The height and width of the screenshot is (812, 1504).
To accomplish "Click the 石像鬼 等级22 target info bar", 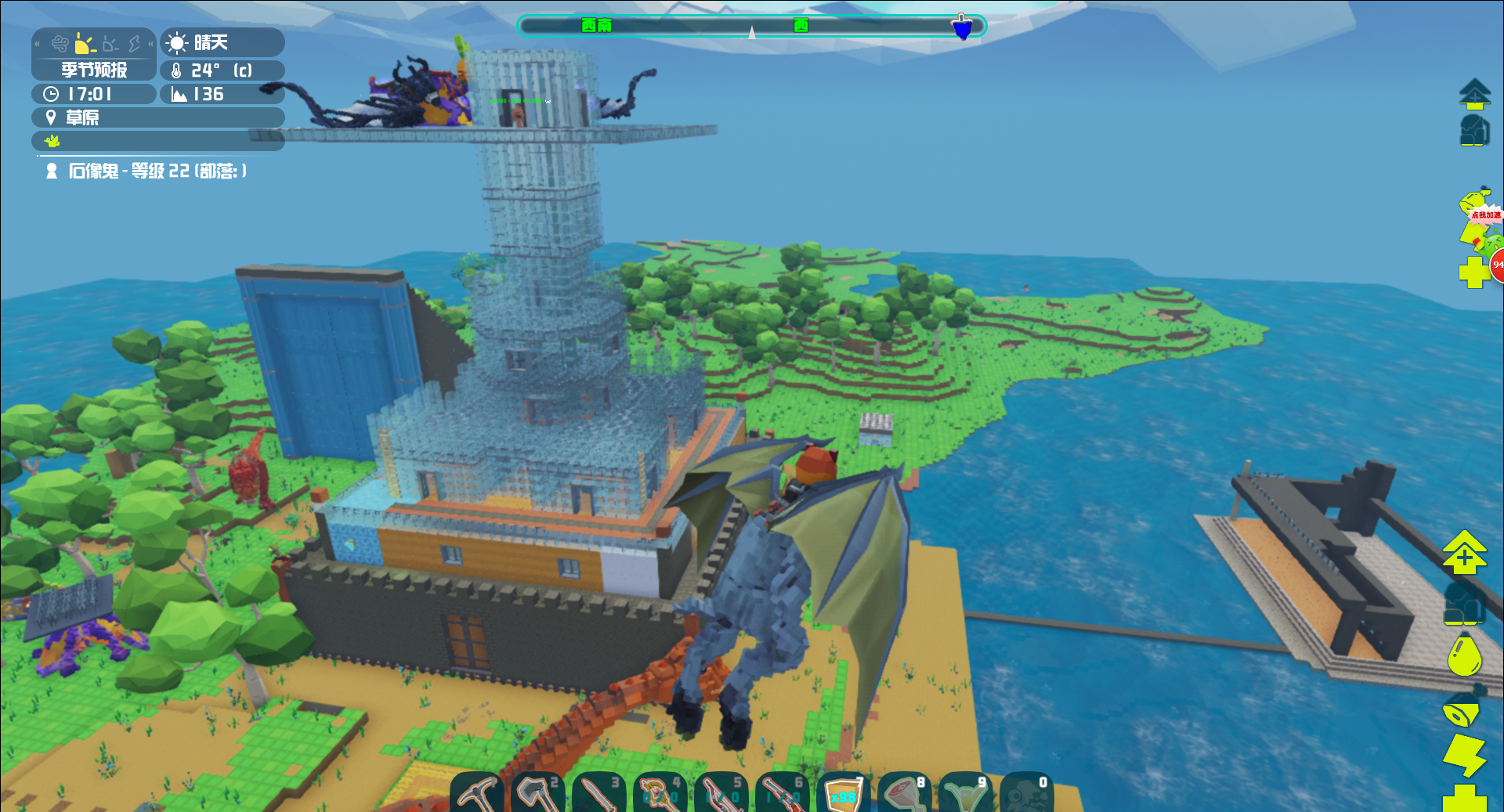I will (145, 171).
